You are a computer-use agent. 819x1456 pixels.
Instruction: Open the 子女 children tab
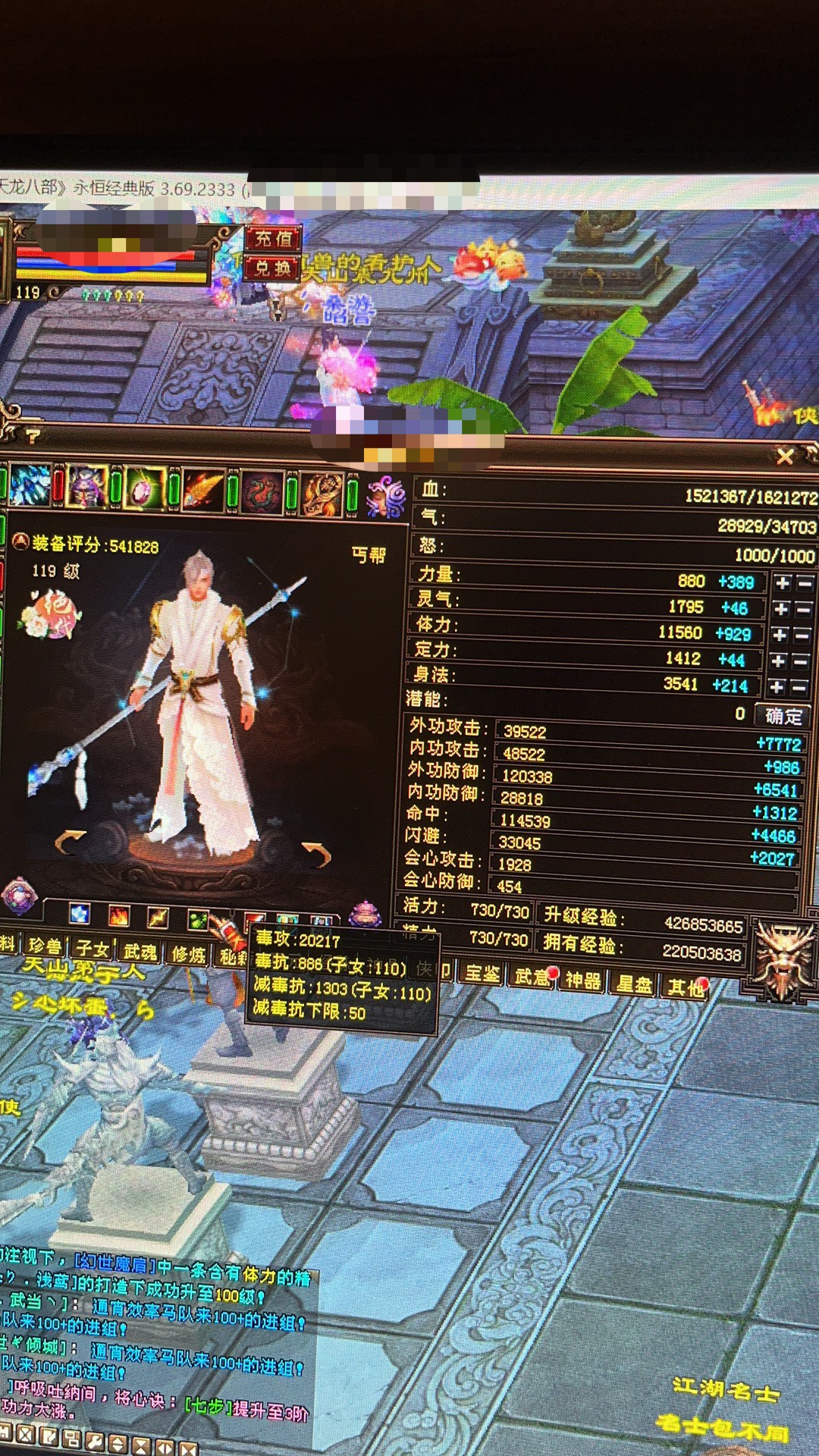(93, 949)
